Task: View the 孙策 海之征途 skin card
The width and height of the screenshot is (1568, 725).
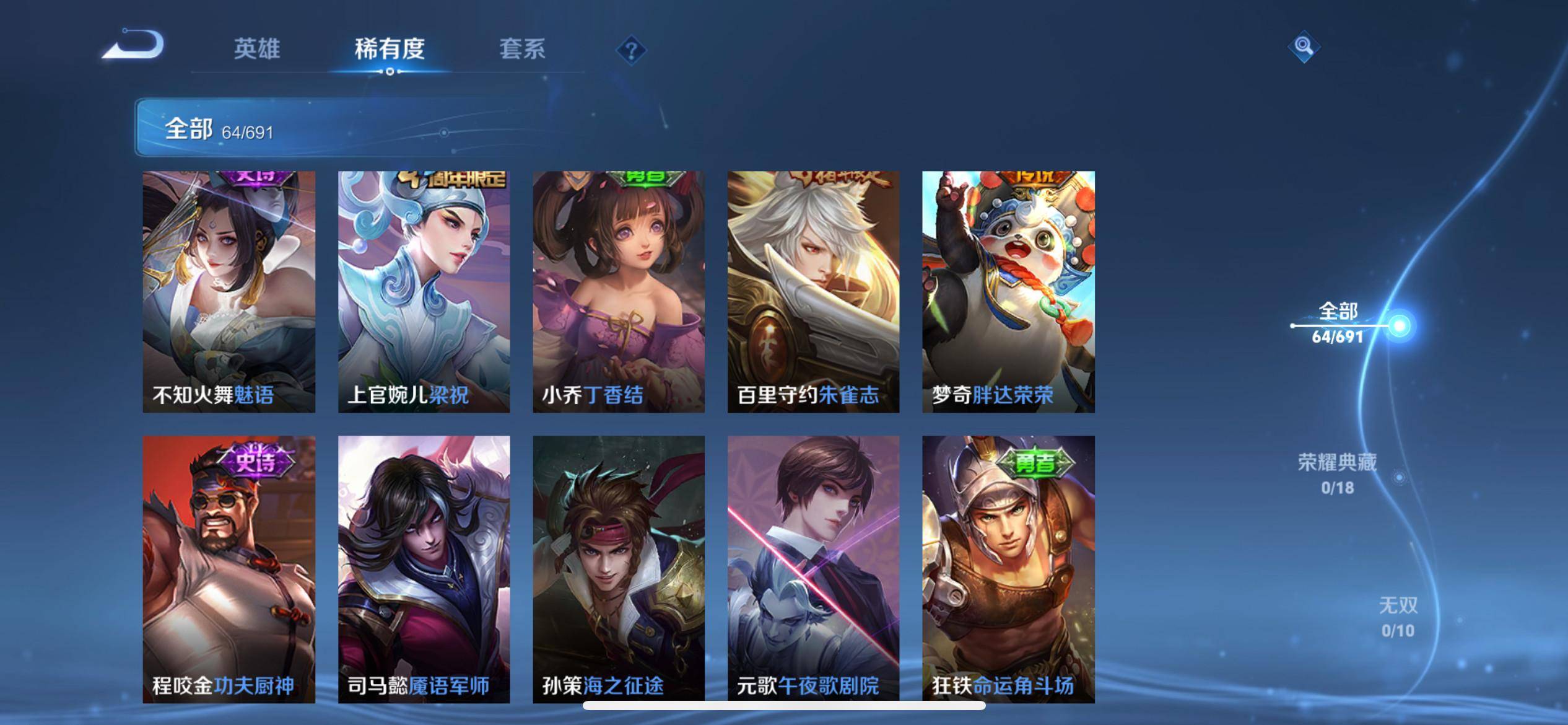Action: (x=619, y=569)
